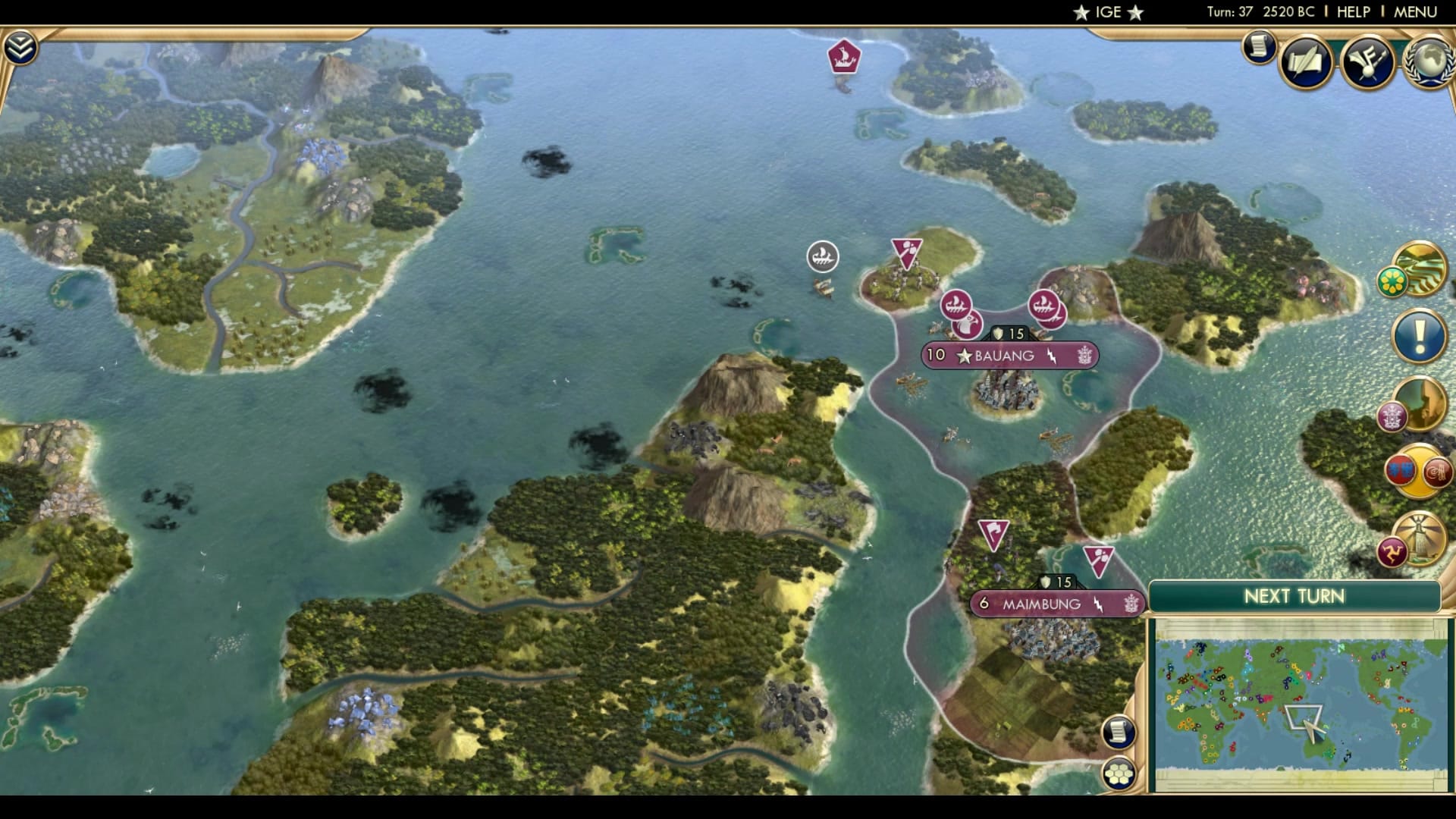Click the laurel-wreathed globe overview icon
The height and width of the screenshot is (819, 1456).
1429,61
